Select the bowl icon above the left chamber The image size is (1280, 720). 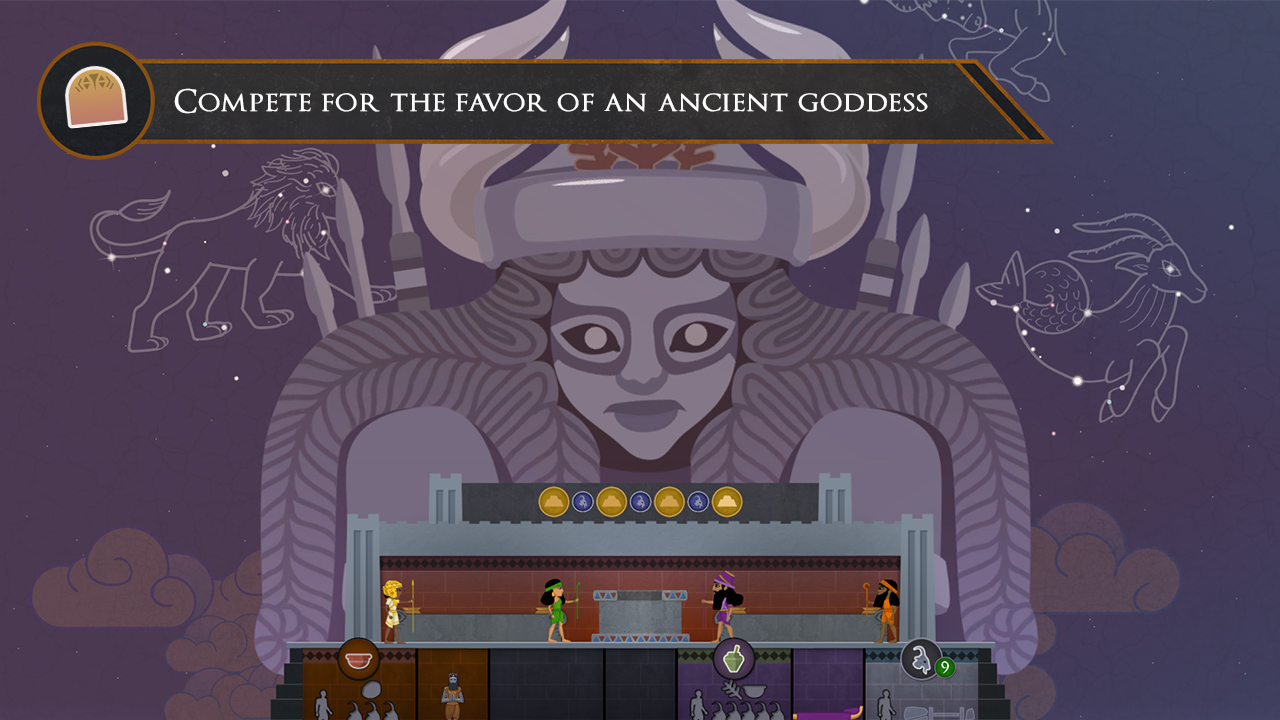coord(359,657)
